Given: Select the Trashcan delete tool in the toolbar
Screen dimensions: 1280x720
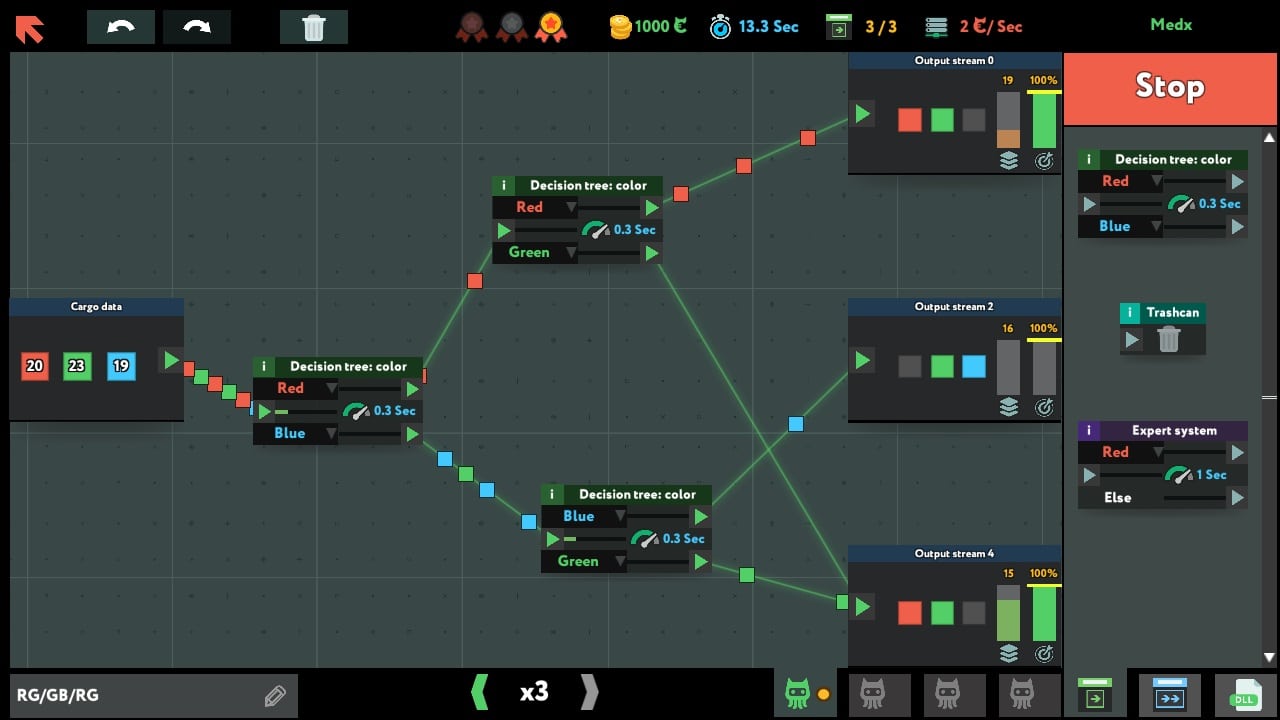Looking at the screenshot, I should pos(314,28).
